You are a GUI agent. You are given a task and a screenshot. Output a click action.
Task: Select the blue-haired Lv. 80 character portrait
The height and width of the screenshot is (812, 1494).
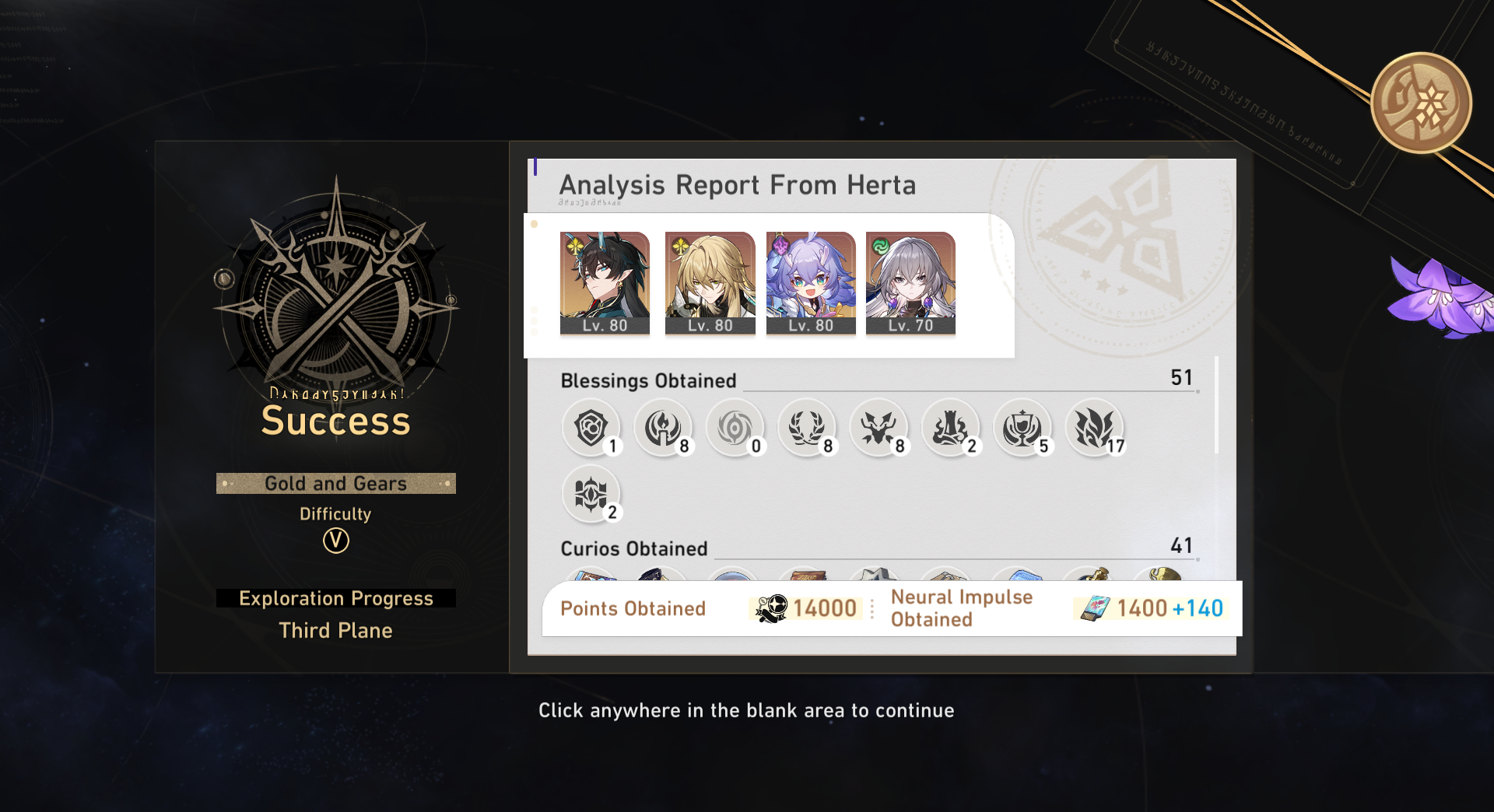click(x=605, y=282)
